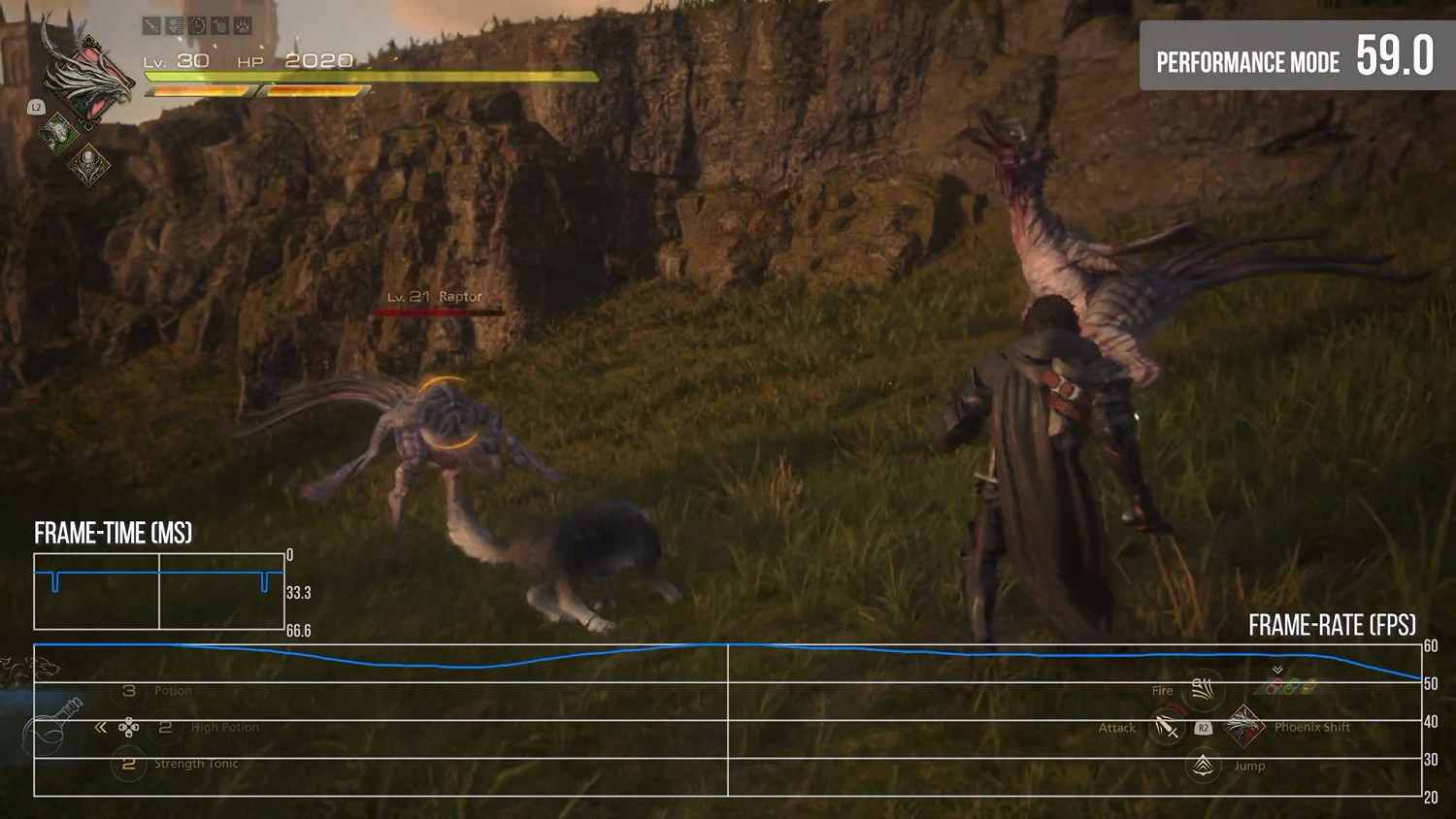Select the Fire magic ability icon
The width and height of the screenshot is (1456, 819).
pyautogui.click(x=1205, y=691)
